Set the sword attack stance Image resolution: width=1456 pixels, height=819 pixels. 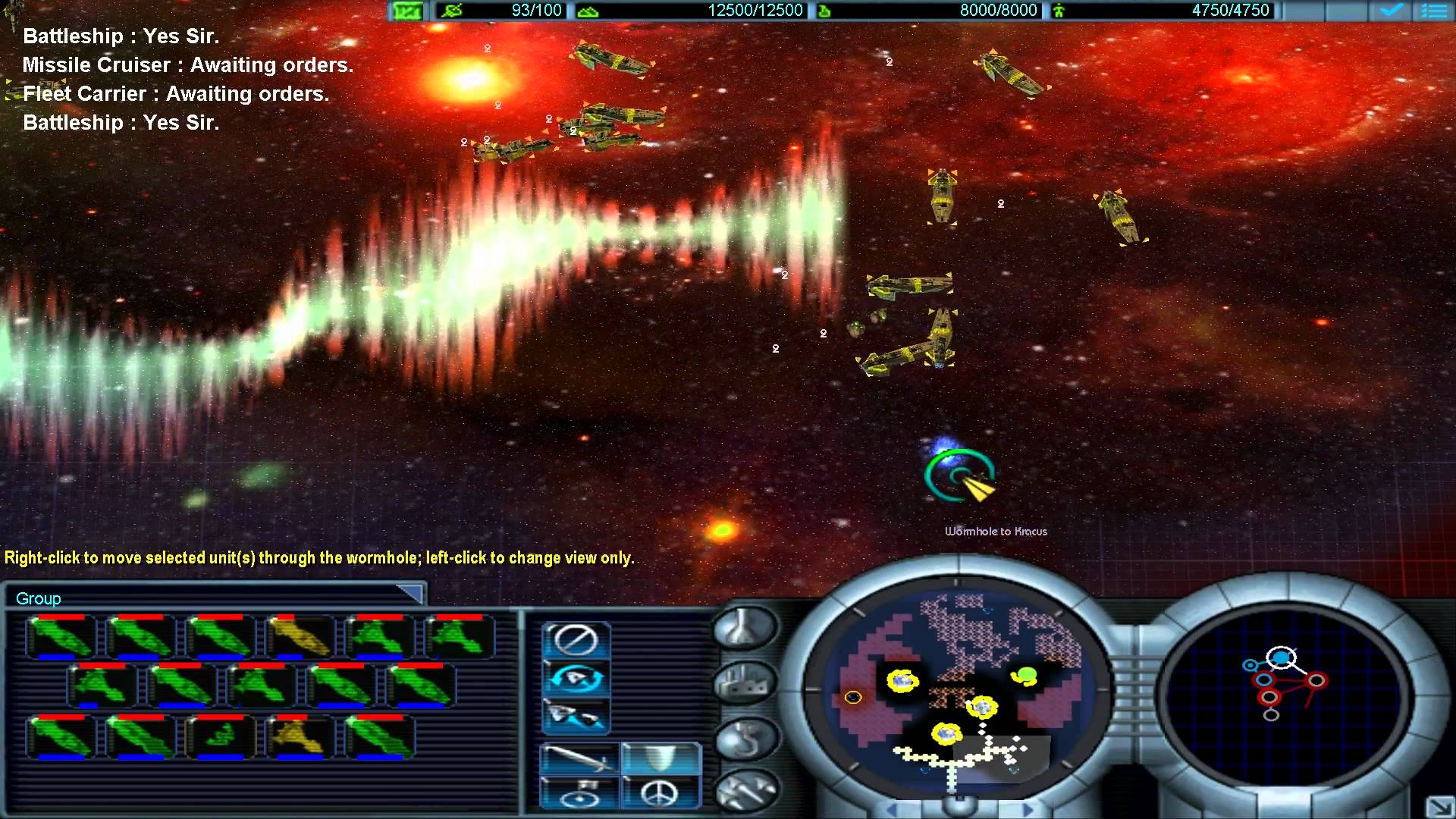point(579,758)
